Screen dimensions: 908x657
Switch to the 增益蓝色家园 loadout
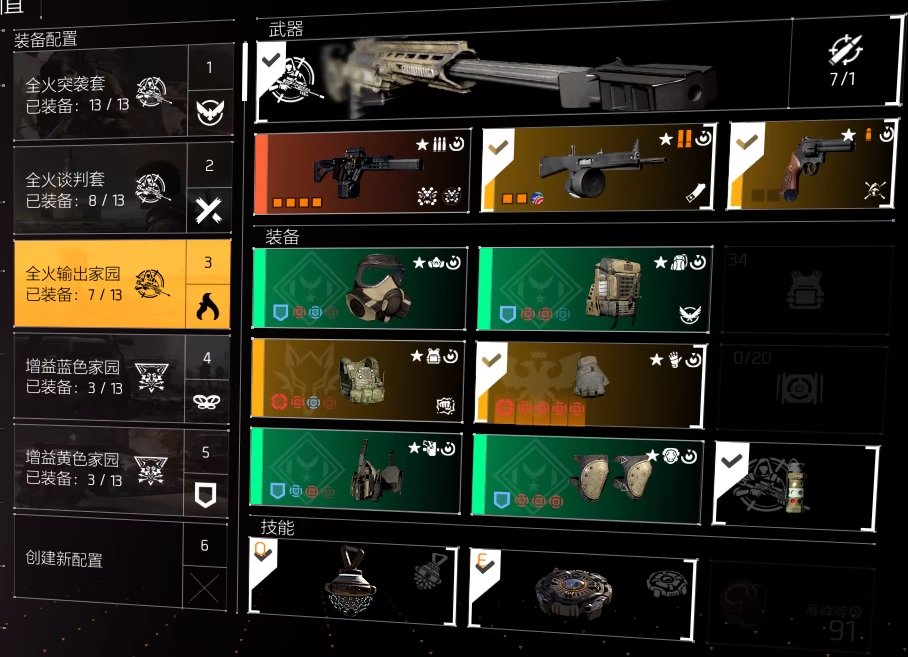pos(100,378)
